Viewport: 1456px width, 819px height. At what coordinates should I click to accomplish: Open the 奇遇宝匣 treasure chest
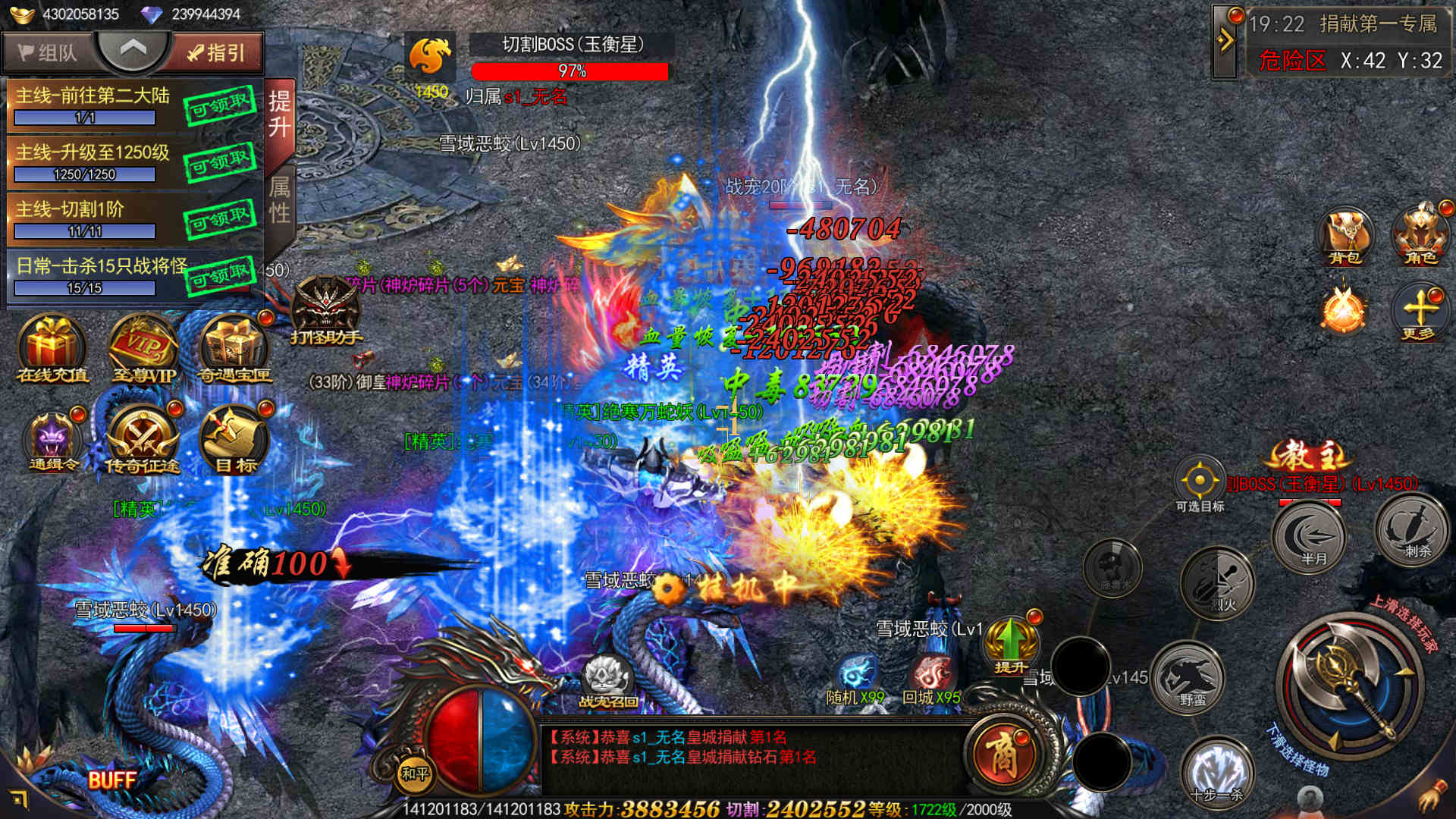point(234,349)
